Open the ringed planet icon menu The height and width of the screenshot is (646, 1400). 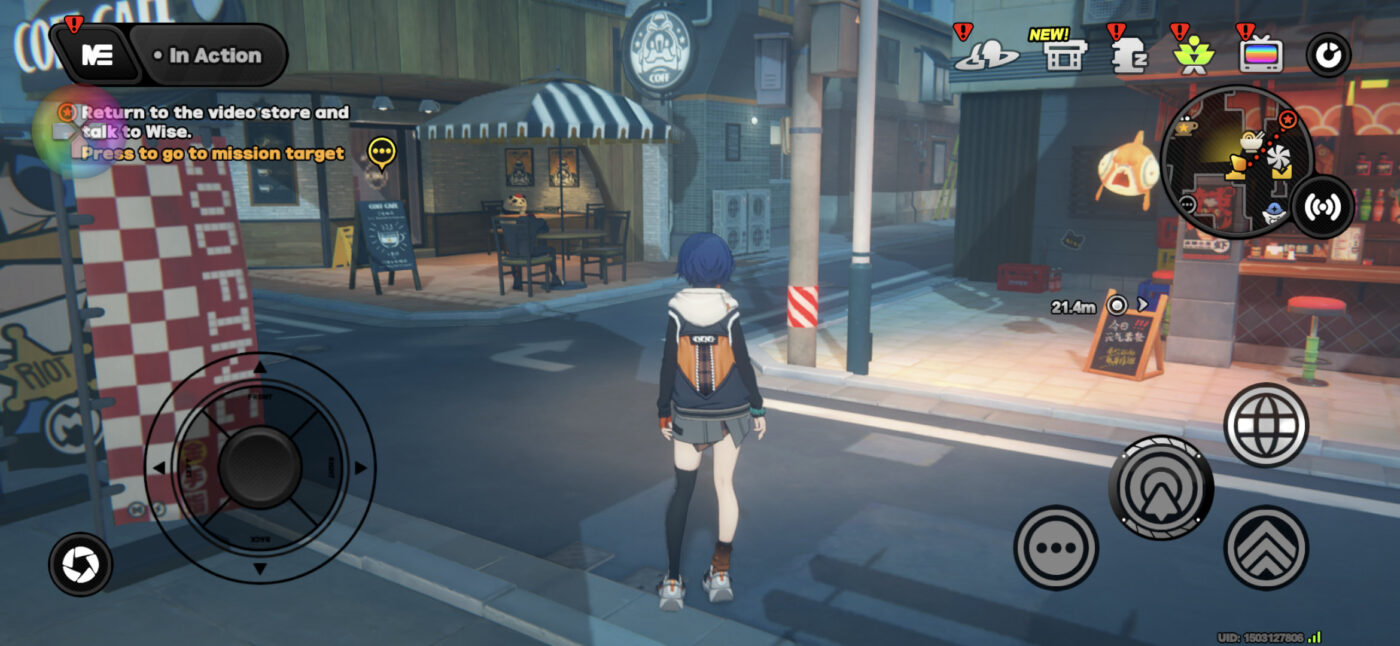point(985,56)
